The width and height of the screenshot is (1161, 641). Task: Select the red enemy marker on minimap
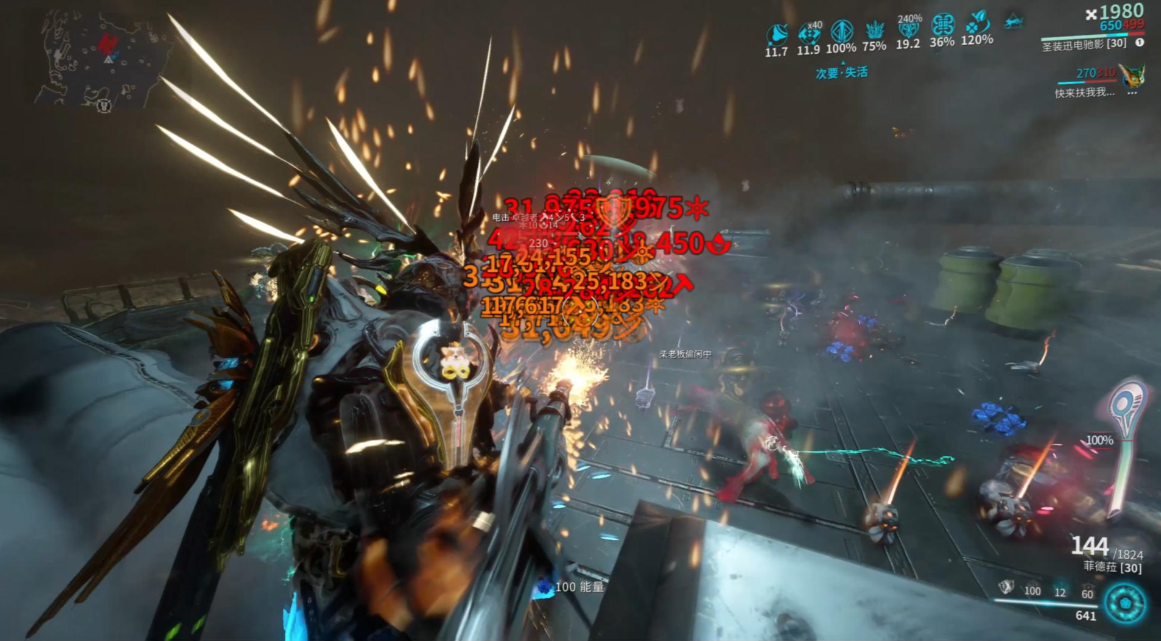[109, 44]
